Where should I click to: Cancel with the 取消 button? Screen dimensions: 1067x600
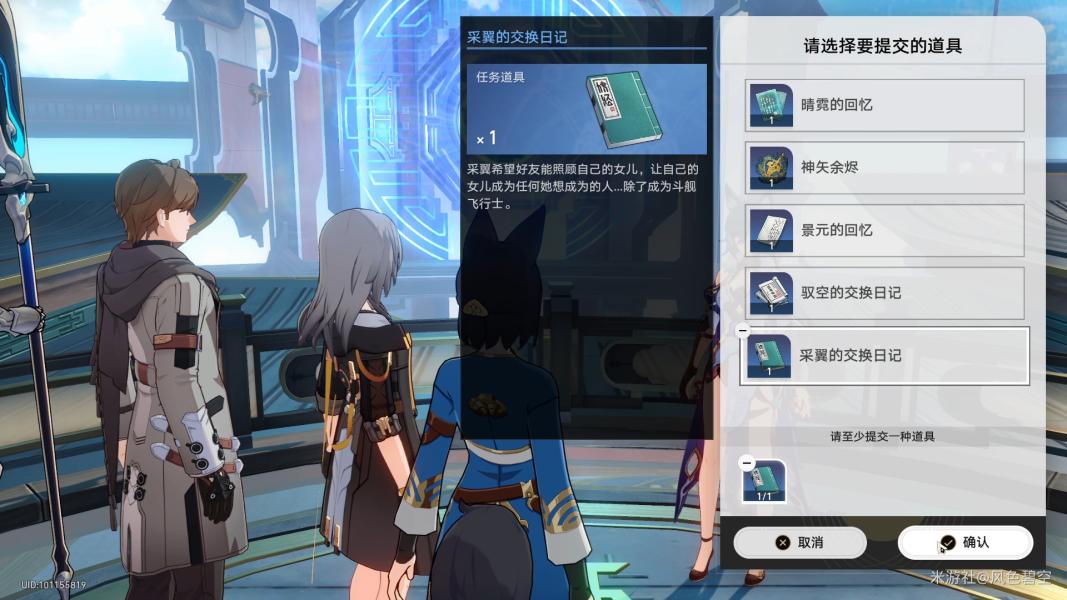[799, 542]
